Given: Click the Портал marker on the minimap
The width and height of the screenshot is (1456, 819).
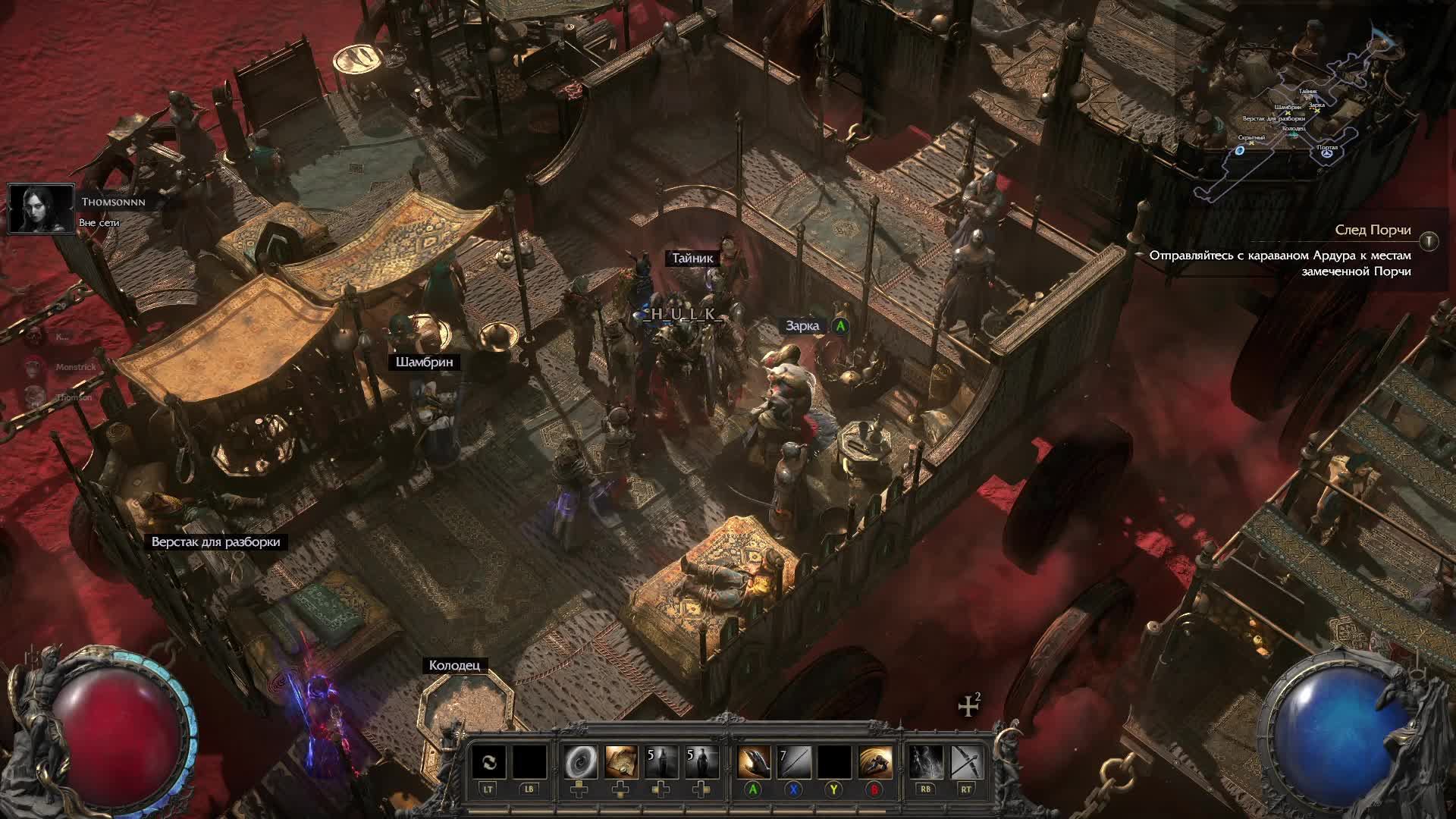Looking at the screenshot, I should tap(1327, 152).
